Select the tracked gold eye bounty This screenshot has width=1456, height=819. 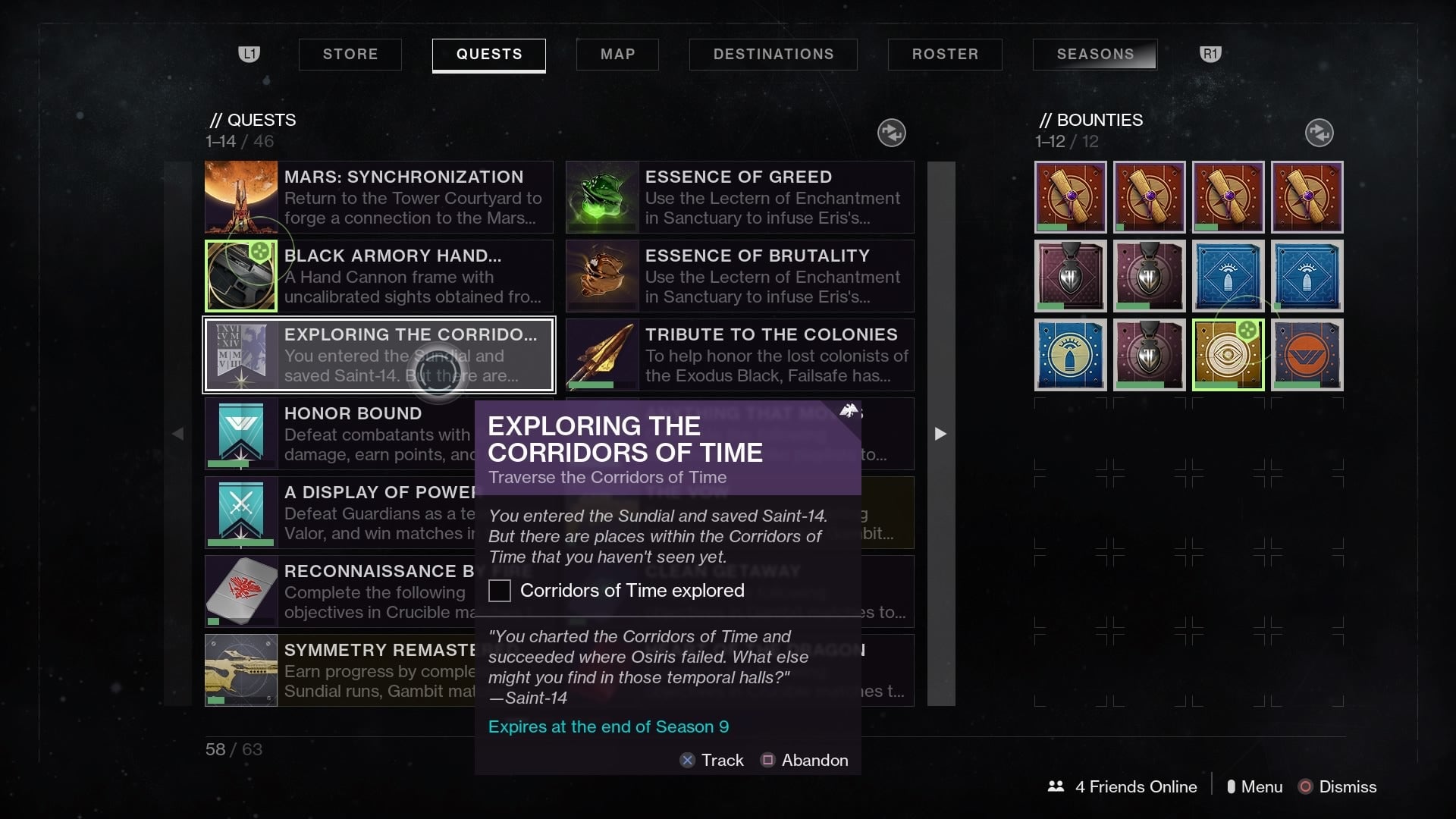[1228, 355]
